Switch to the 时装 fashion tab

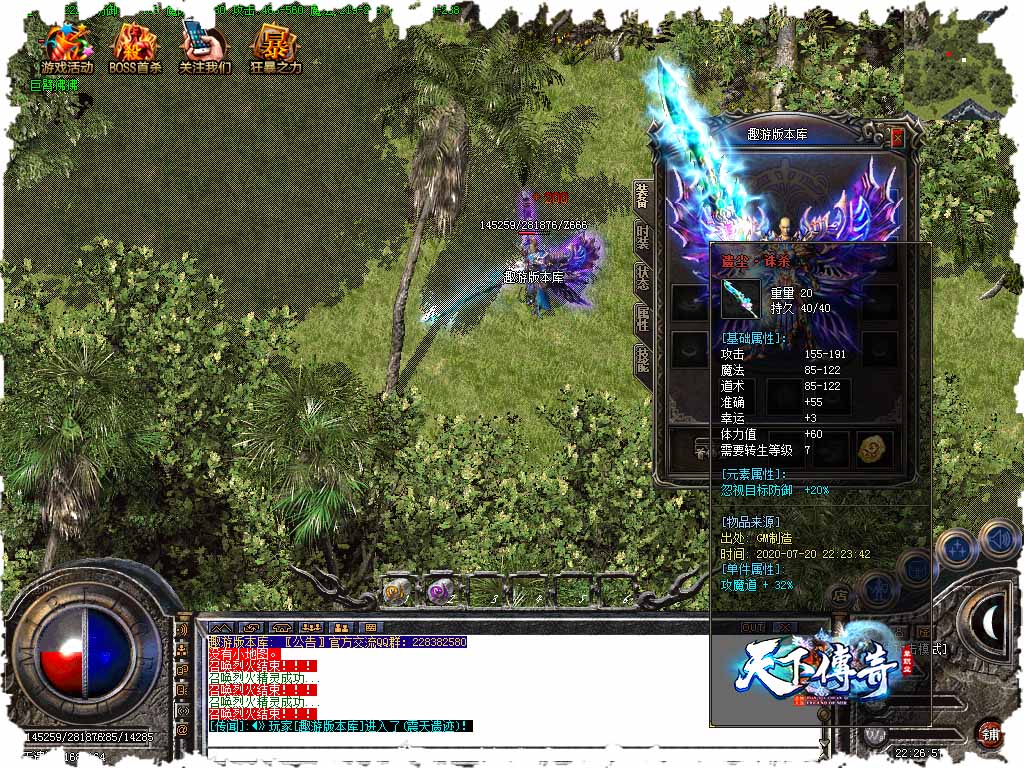click(x=641, y=238)
